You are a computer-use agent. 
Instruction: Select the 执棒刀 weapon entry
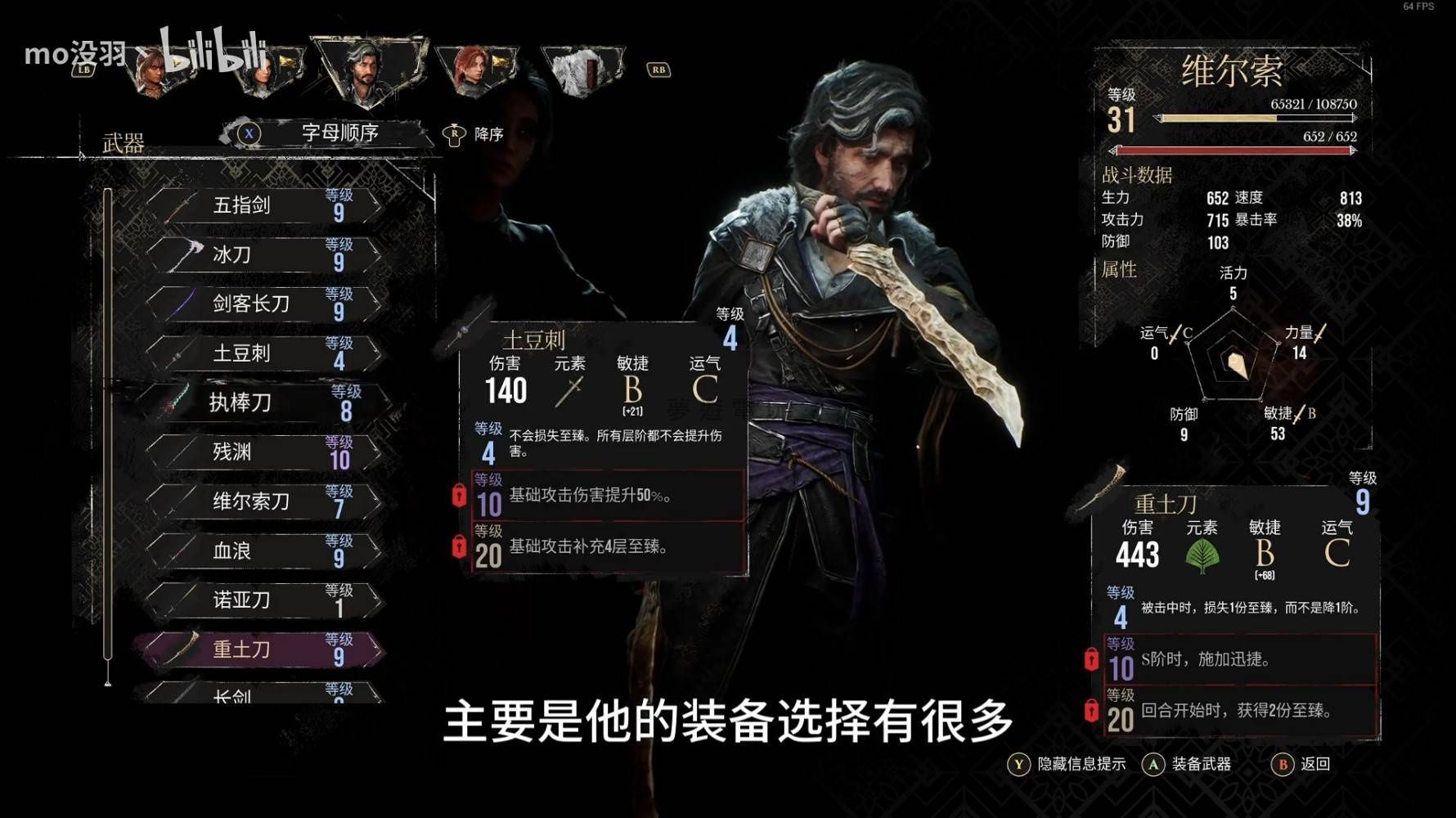(262, 402)
